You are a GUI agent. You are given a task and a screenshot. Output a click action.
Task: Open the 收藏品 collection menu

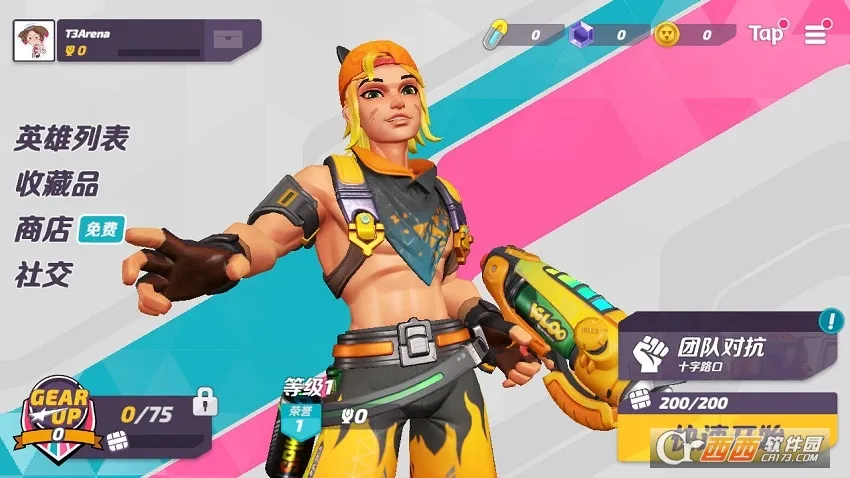[57, 184]
